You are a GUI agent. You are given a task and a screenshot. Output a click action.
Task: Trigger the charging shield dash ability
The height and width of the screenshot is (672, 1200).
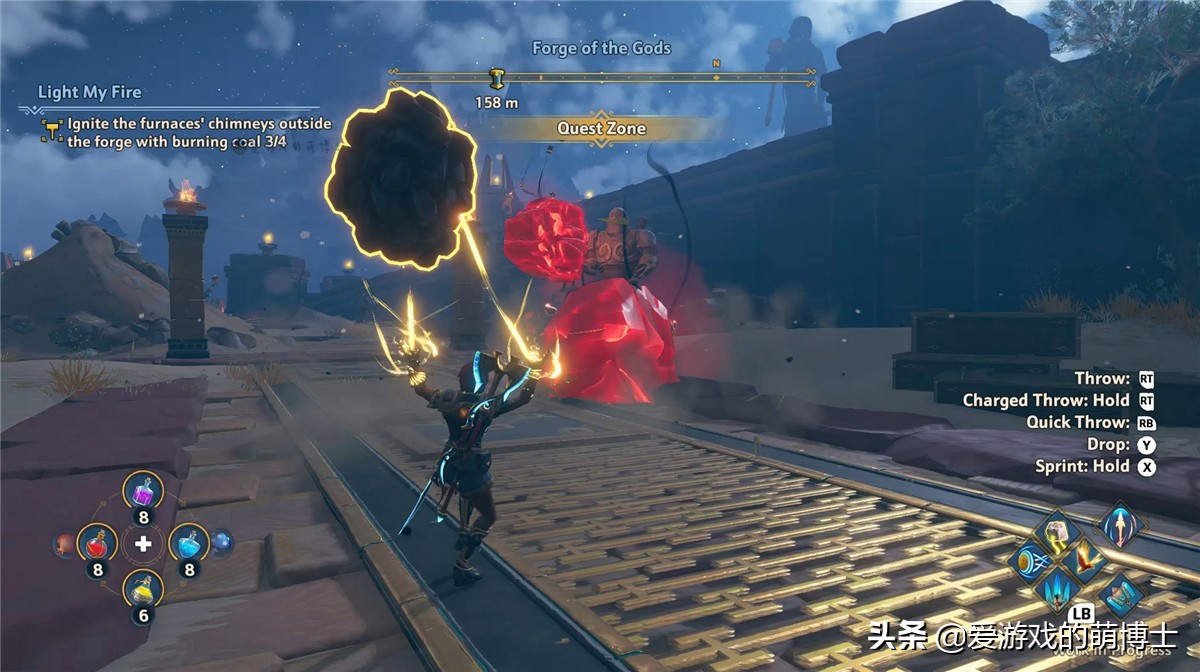(x=1030, y=561)
